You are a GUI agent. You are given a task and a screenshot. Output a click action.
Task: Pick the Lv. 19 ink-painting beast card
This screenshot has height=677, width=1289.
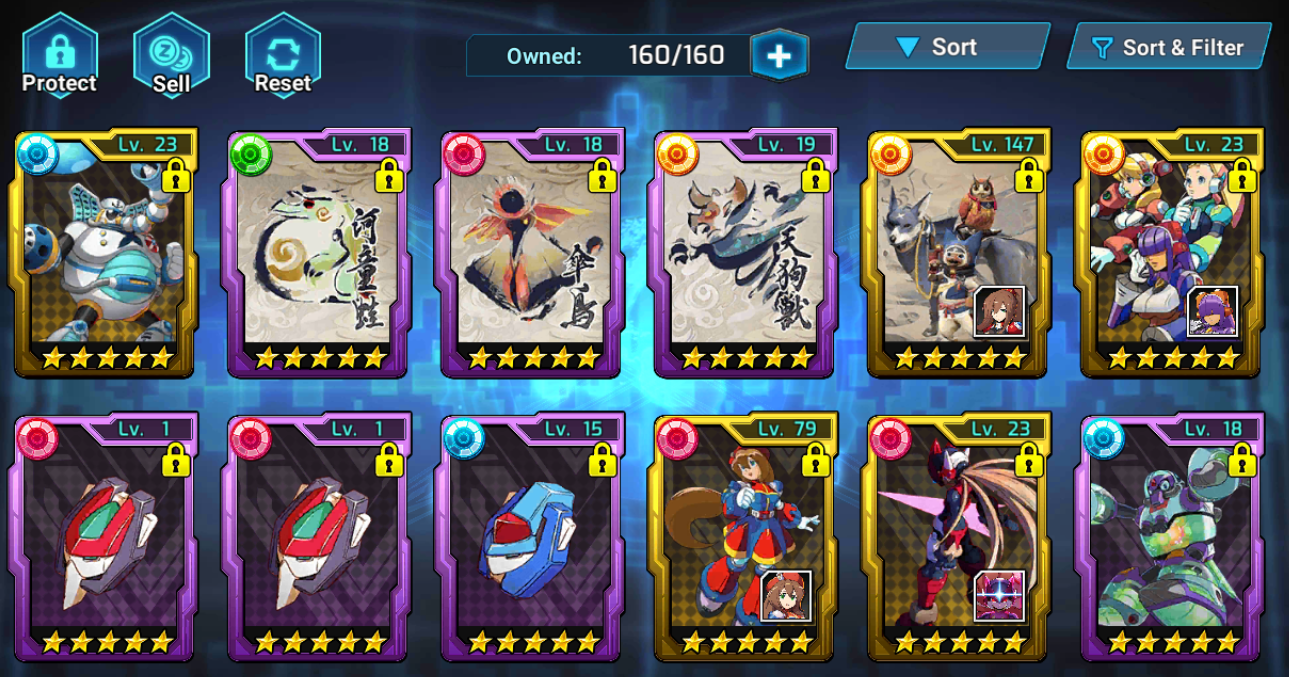(x=744, y=255)
